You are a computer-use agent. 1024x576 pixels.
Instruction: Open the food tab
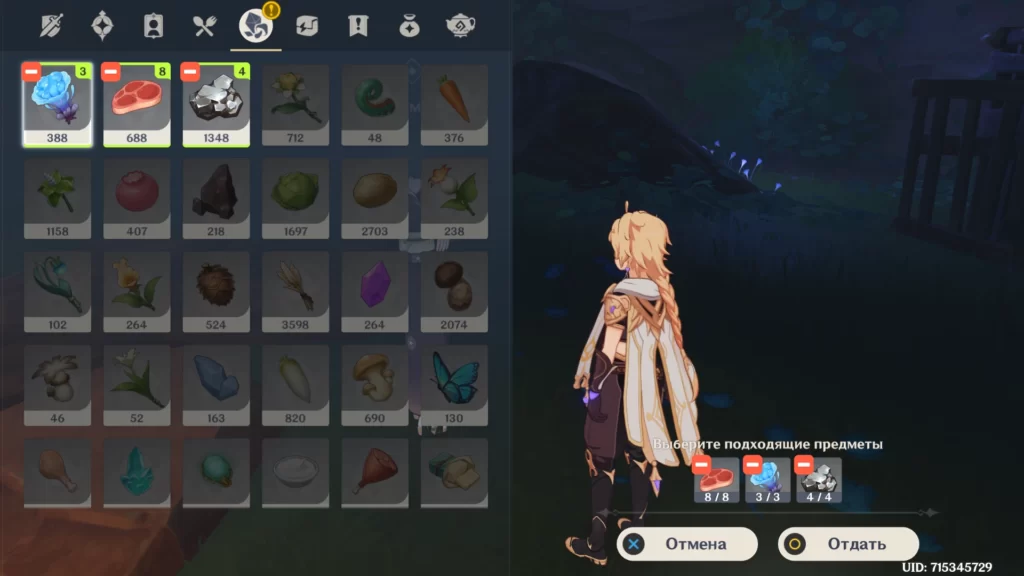tap(204, 26)
